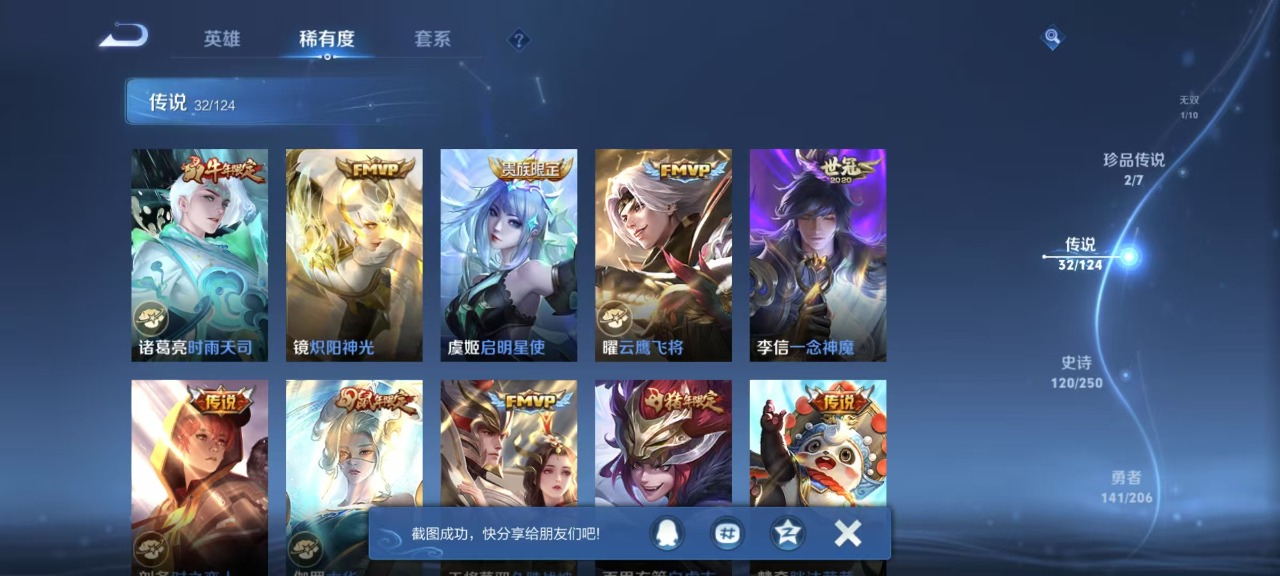Image resolution: width=1280 pixels, height=576 pixels.
Task: Share the screenshot via the QQ penguin icon
Action: (x=665, y=534)
